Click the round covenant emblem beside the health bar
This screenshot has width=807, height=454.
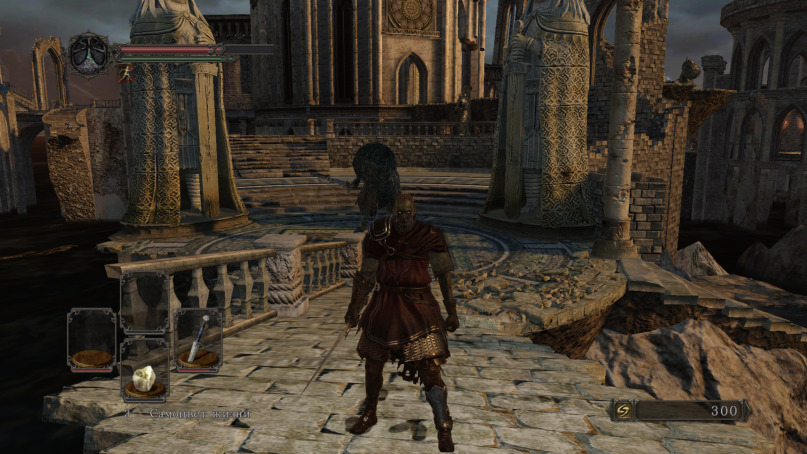click(90, 53)
